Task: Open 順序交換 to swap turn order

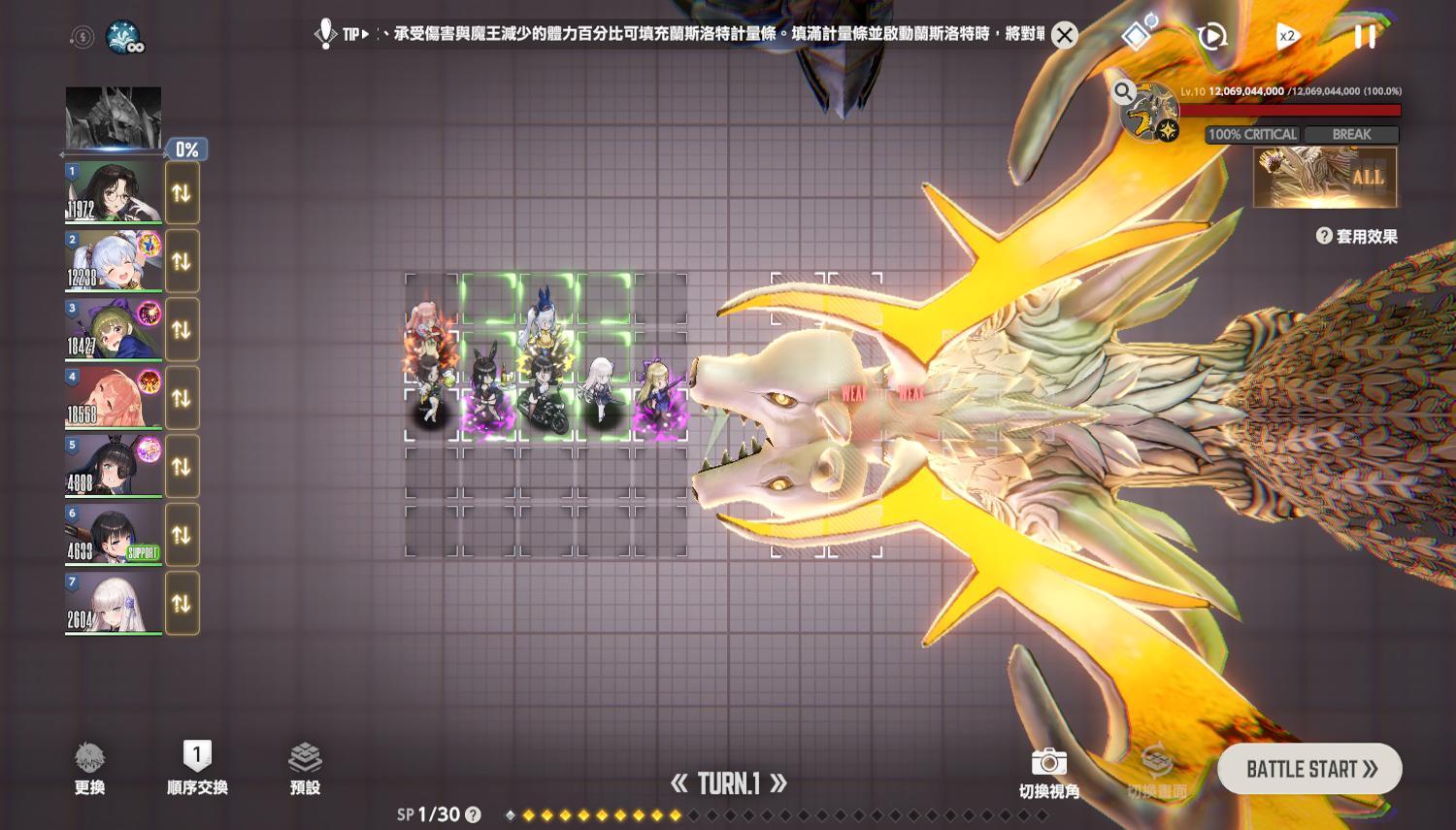Action: pyautogui.click(x=195, y=756)
